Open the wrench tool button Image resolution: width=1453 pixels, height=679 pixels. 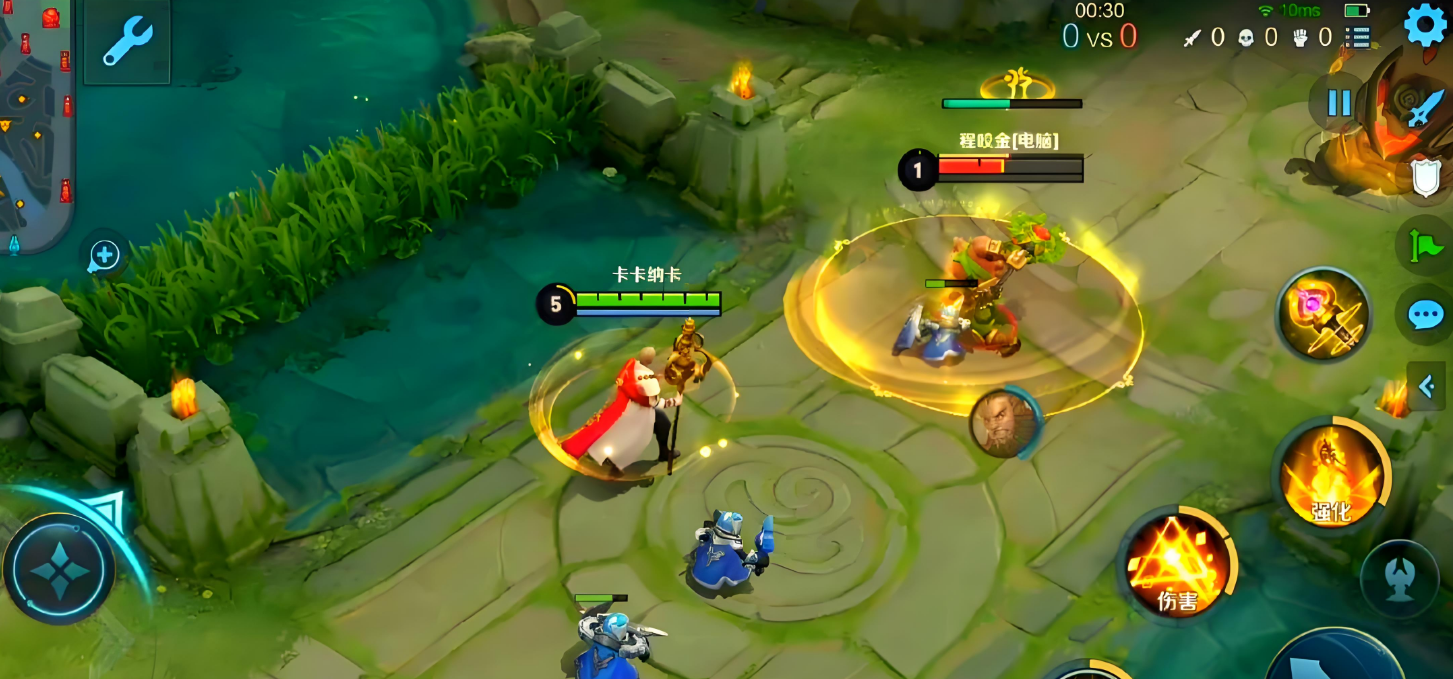pyautogui.click(x=127, y=42)
